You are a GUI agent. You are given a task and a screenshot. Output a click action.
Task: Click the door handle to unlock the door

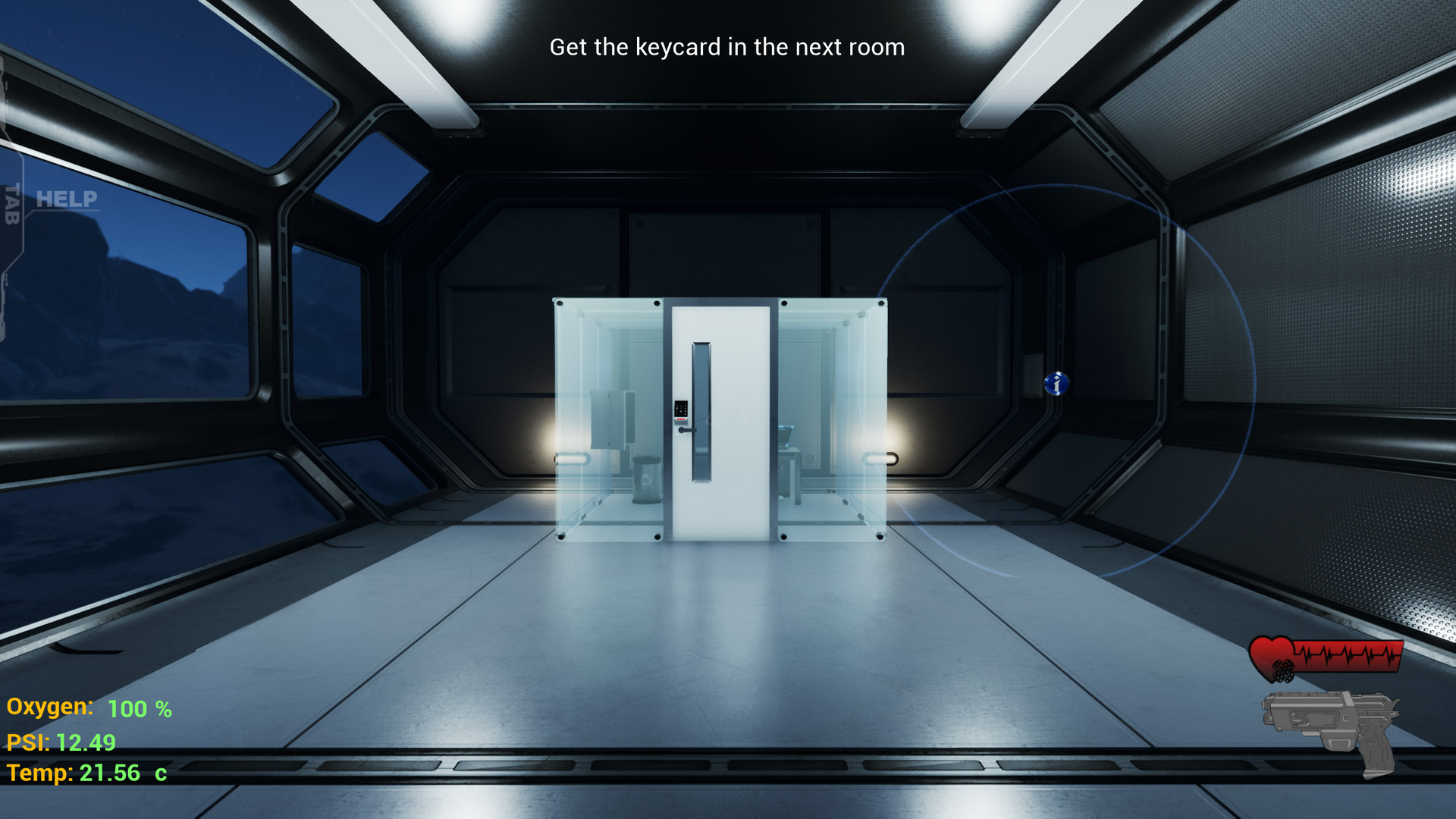click(x=687, y=431)
